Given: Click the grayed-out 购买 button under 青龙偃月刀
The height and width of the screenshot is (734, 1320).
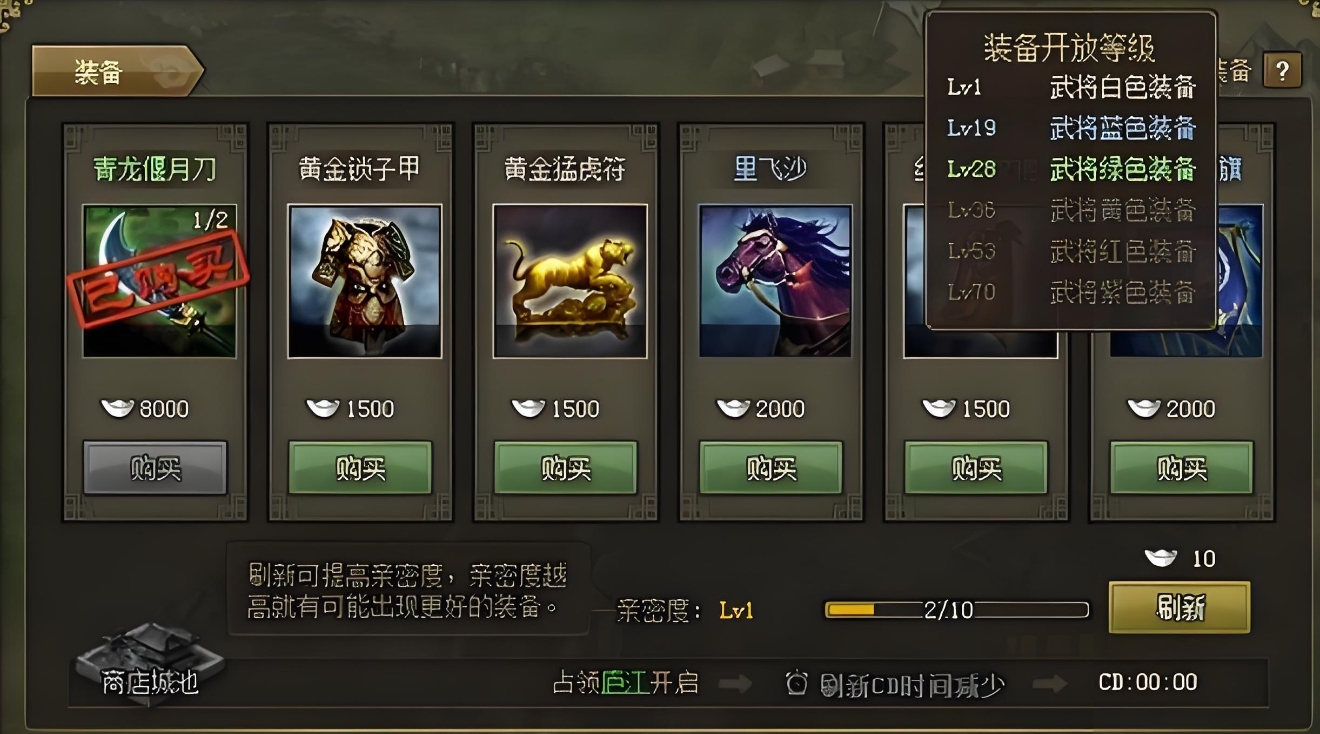Looking at the screenshot, I should (x=154, y=467).
